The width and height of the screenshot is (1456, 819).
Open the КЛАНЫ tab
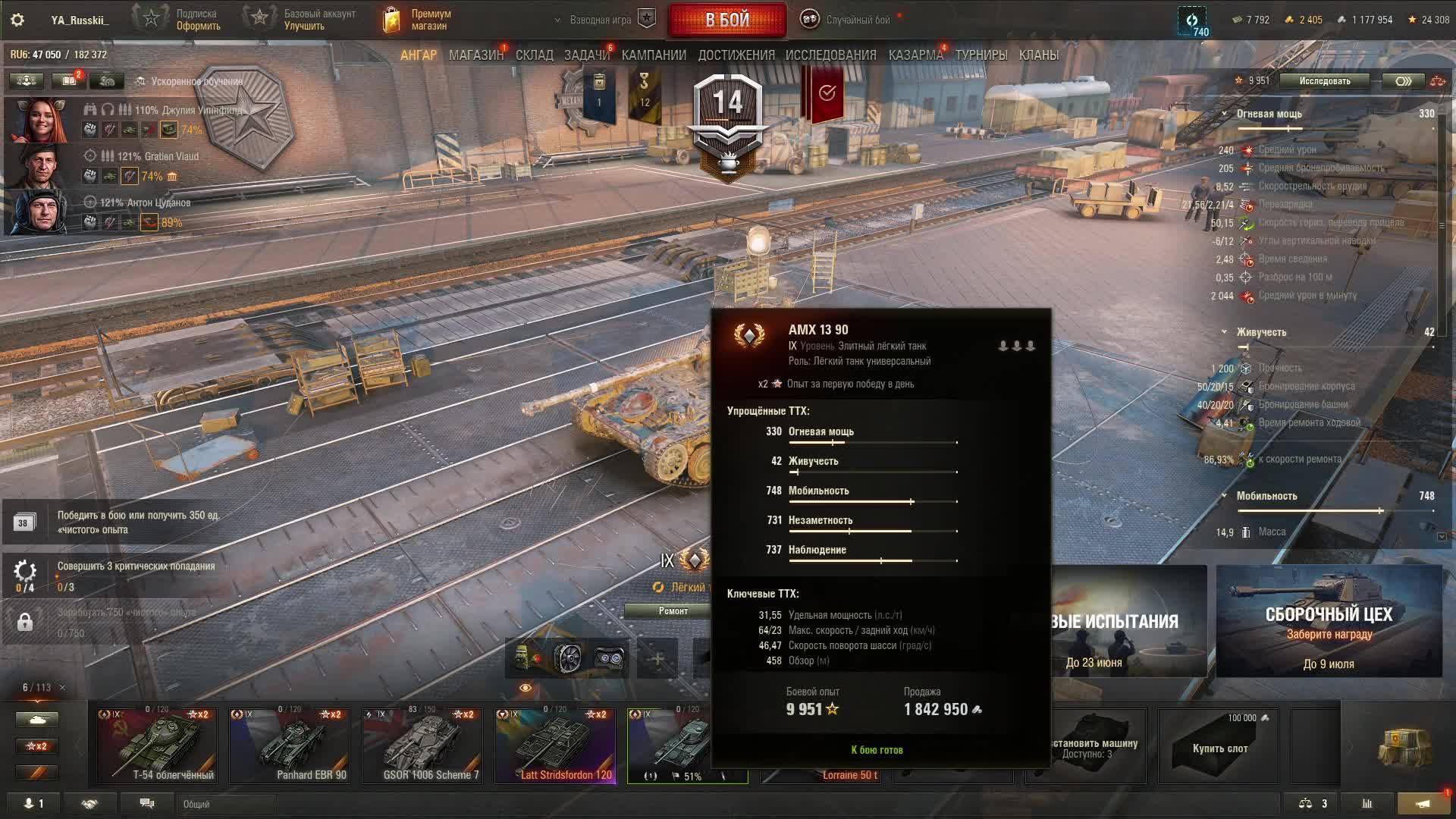click(1038, 55)
